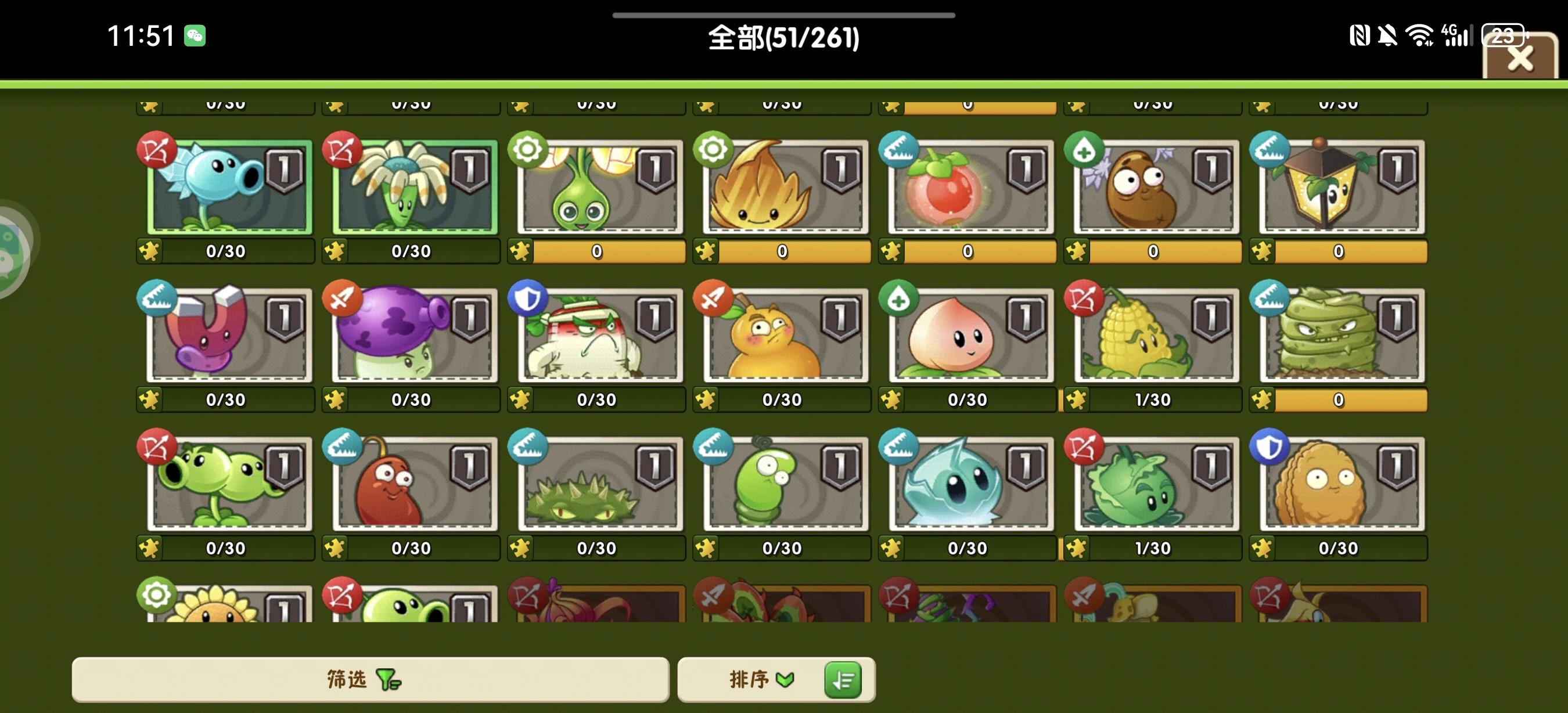Open WeChat from the status bar icon
Image resolution: width=1568 pixels, height=713 pixels.
pos(195,37)
